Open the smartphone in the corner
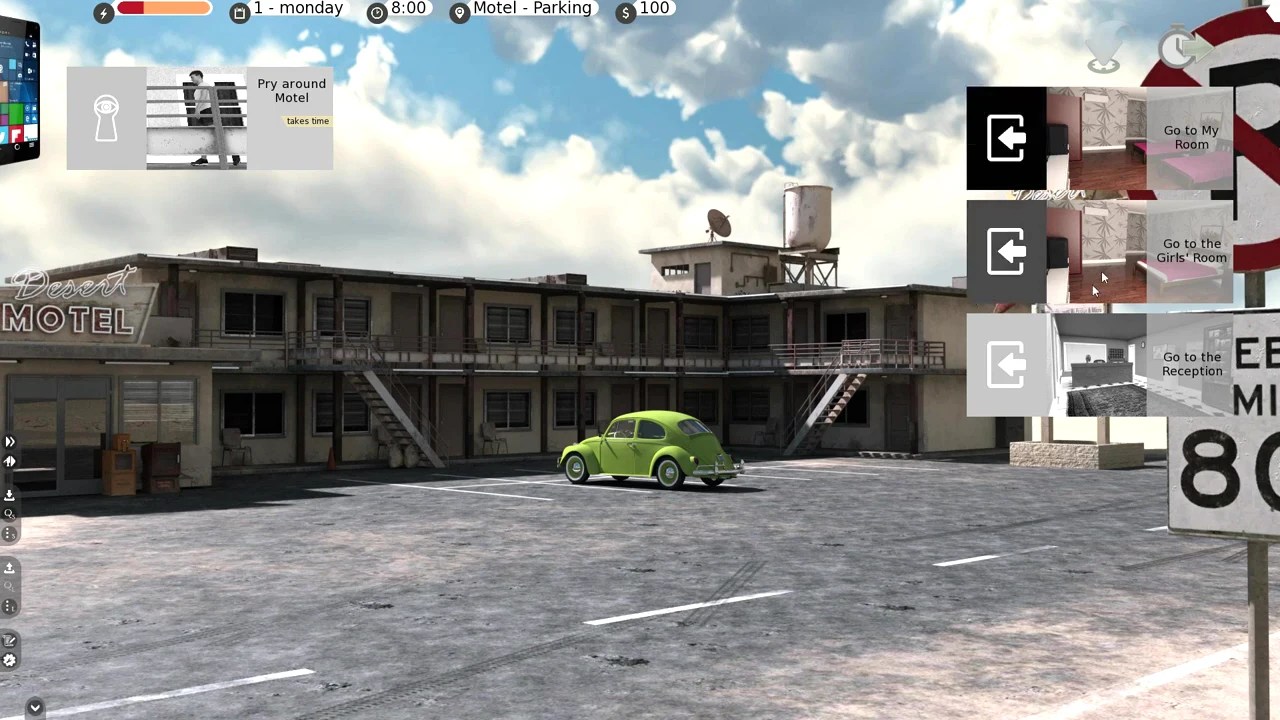 pyautogui.click(x=18, y=90)
